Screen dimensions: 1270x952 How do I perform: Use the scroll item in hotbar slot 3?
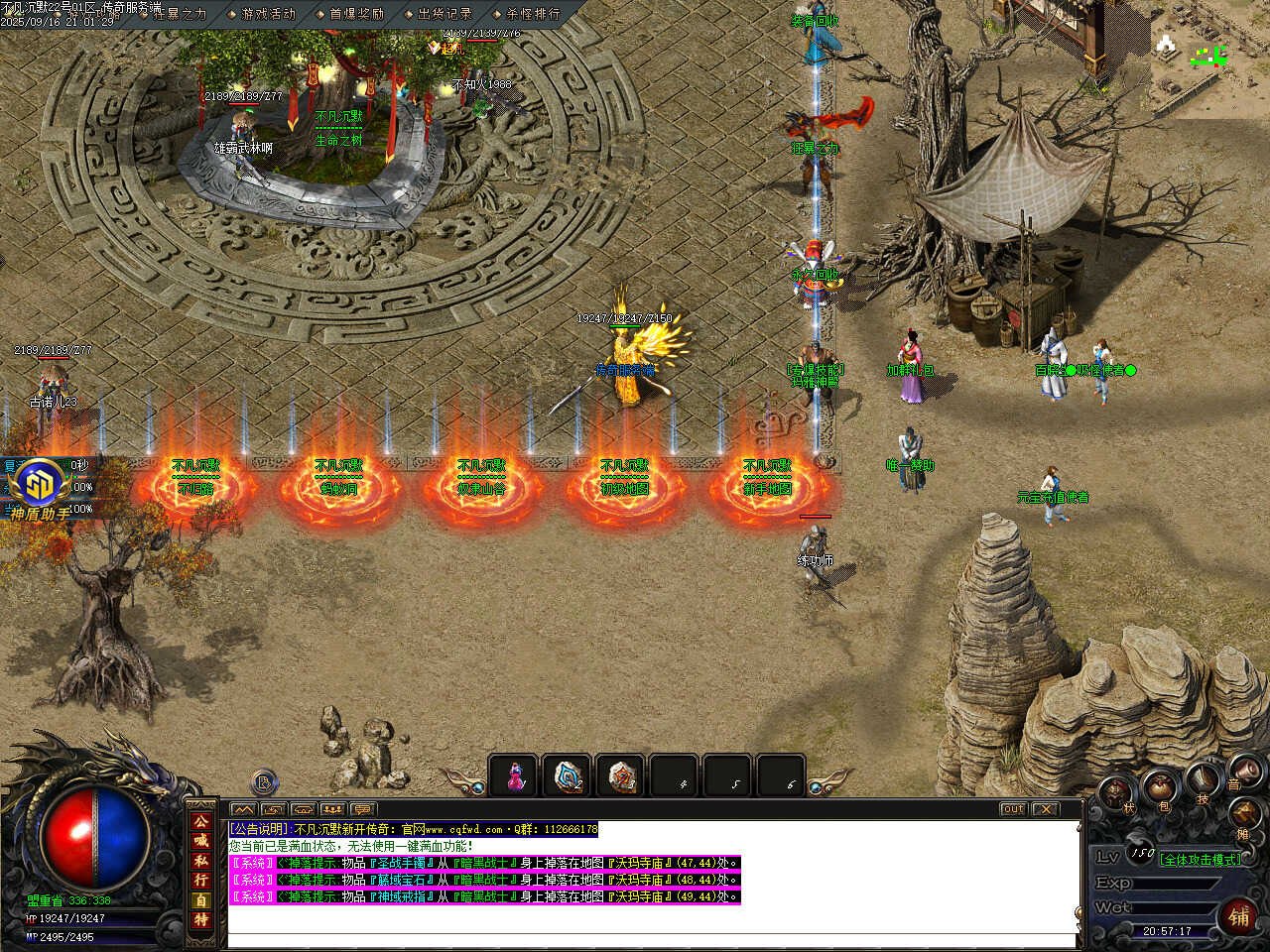click(x=622, y=776)
